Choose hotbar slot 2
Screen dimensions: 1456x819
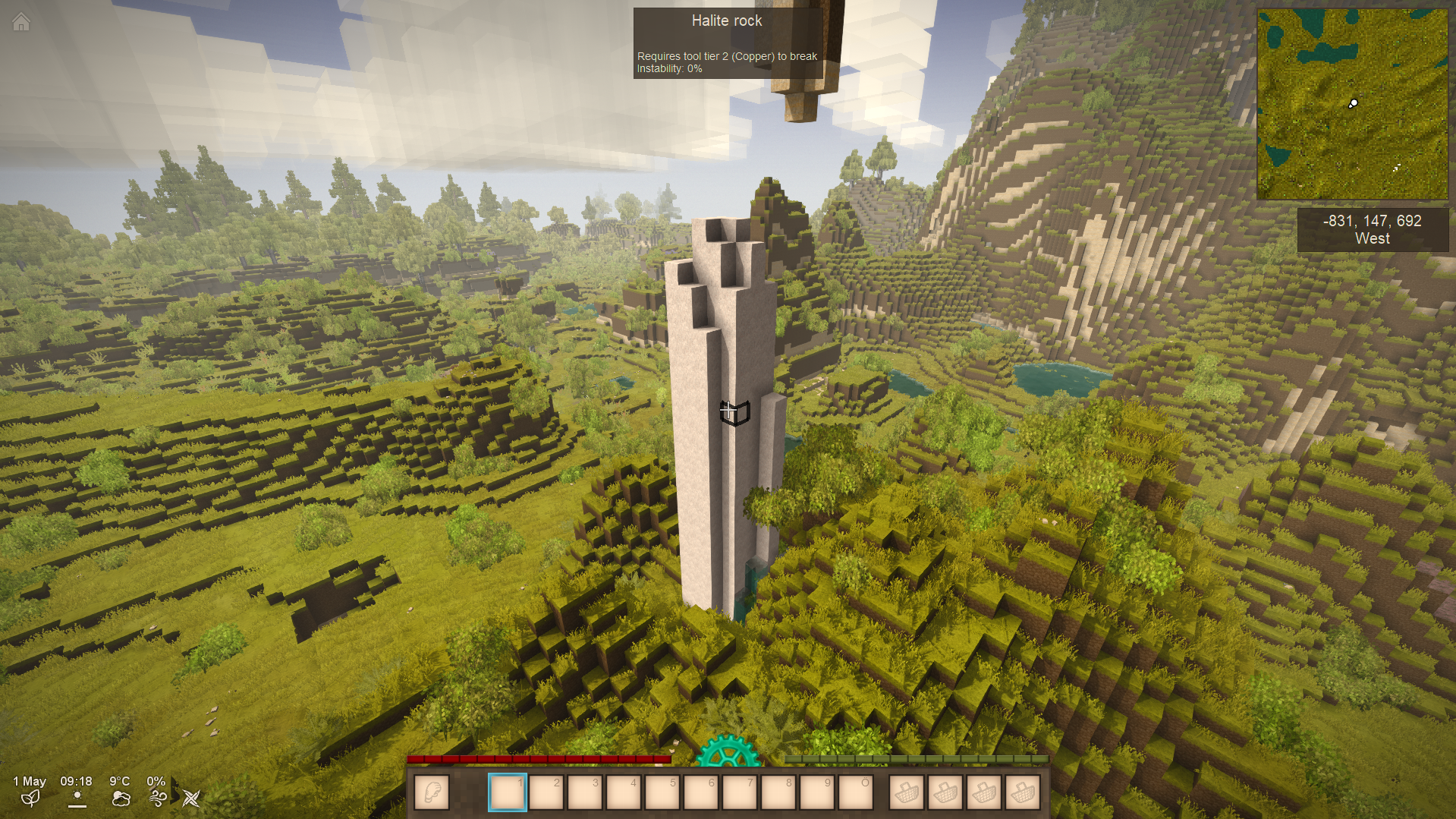click(546, 793)
